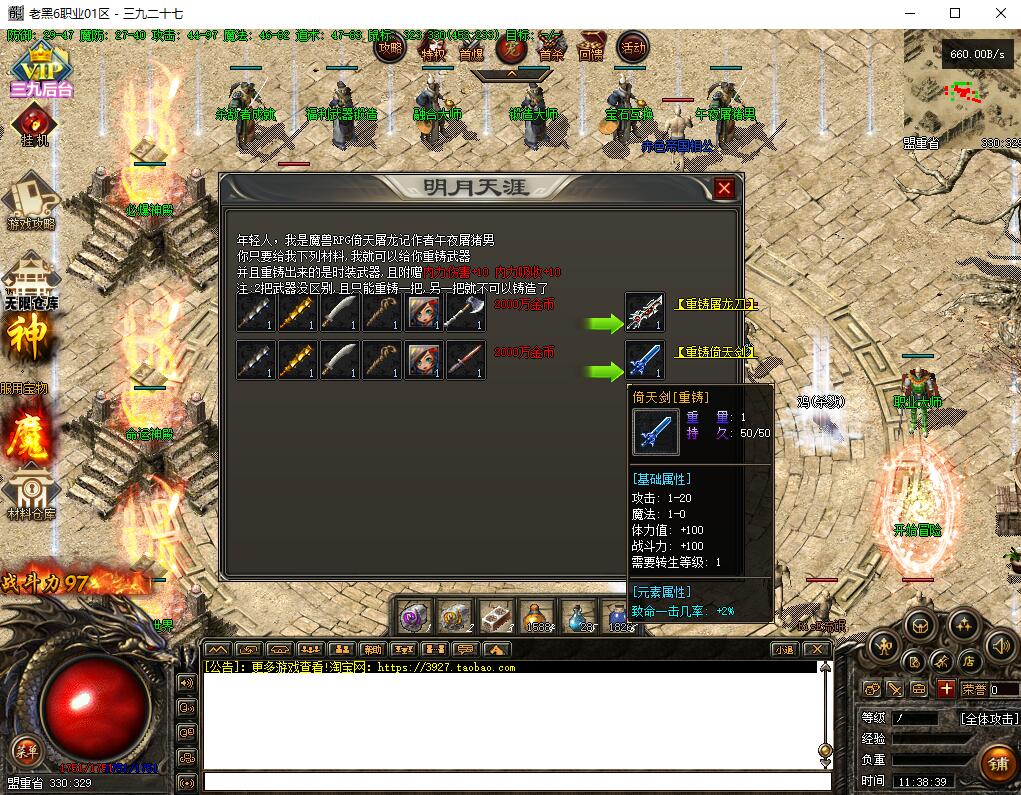Viewport: 1021px width, 795px height.
Task: Open the 店 shop round button
Action: pos(969,660)
